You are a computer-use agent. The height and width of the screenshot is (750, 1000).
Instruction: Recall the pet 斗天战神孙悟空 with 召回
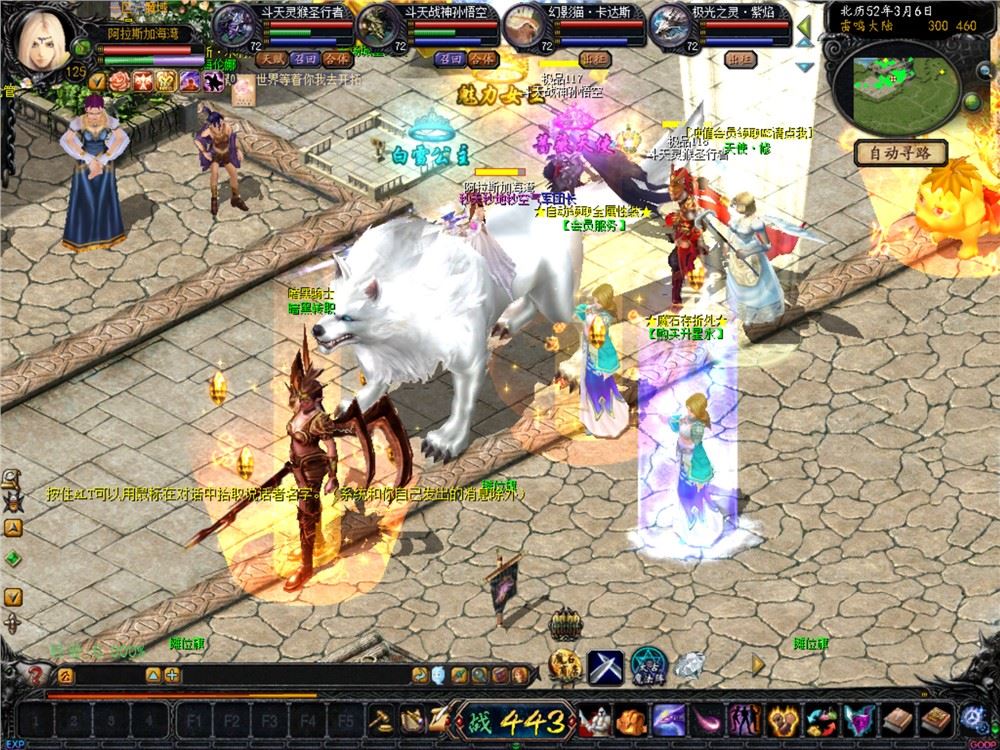tap(447, 59)
